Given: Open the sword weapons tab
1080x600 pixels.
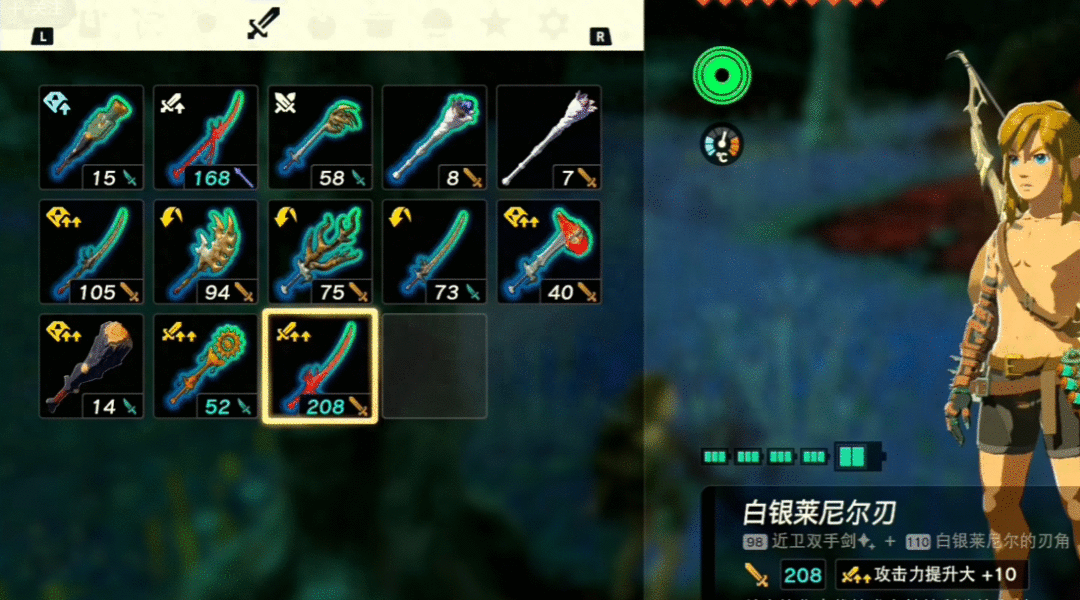Looking at the screenshot, I should pos(264,23).
